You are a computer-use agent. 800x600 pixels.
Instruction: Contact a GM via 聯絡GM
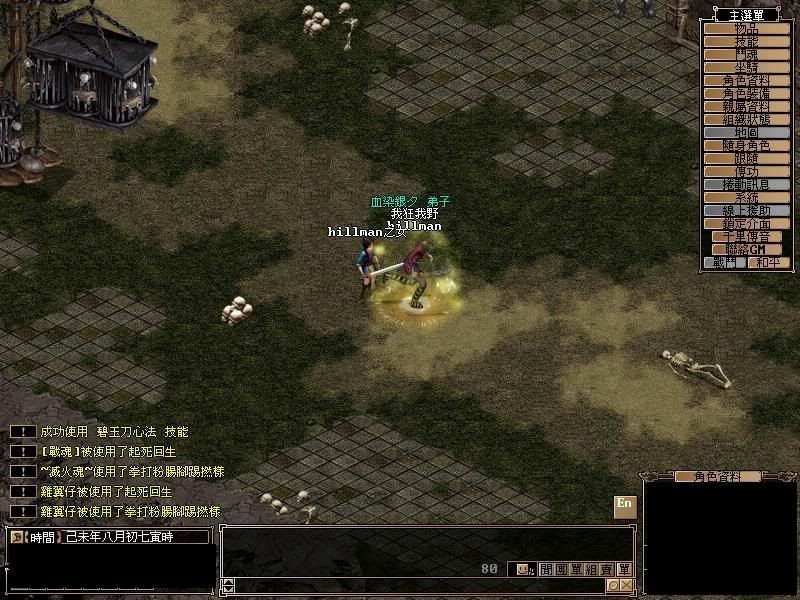click(x=746, y=249)
